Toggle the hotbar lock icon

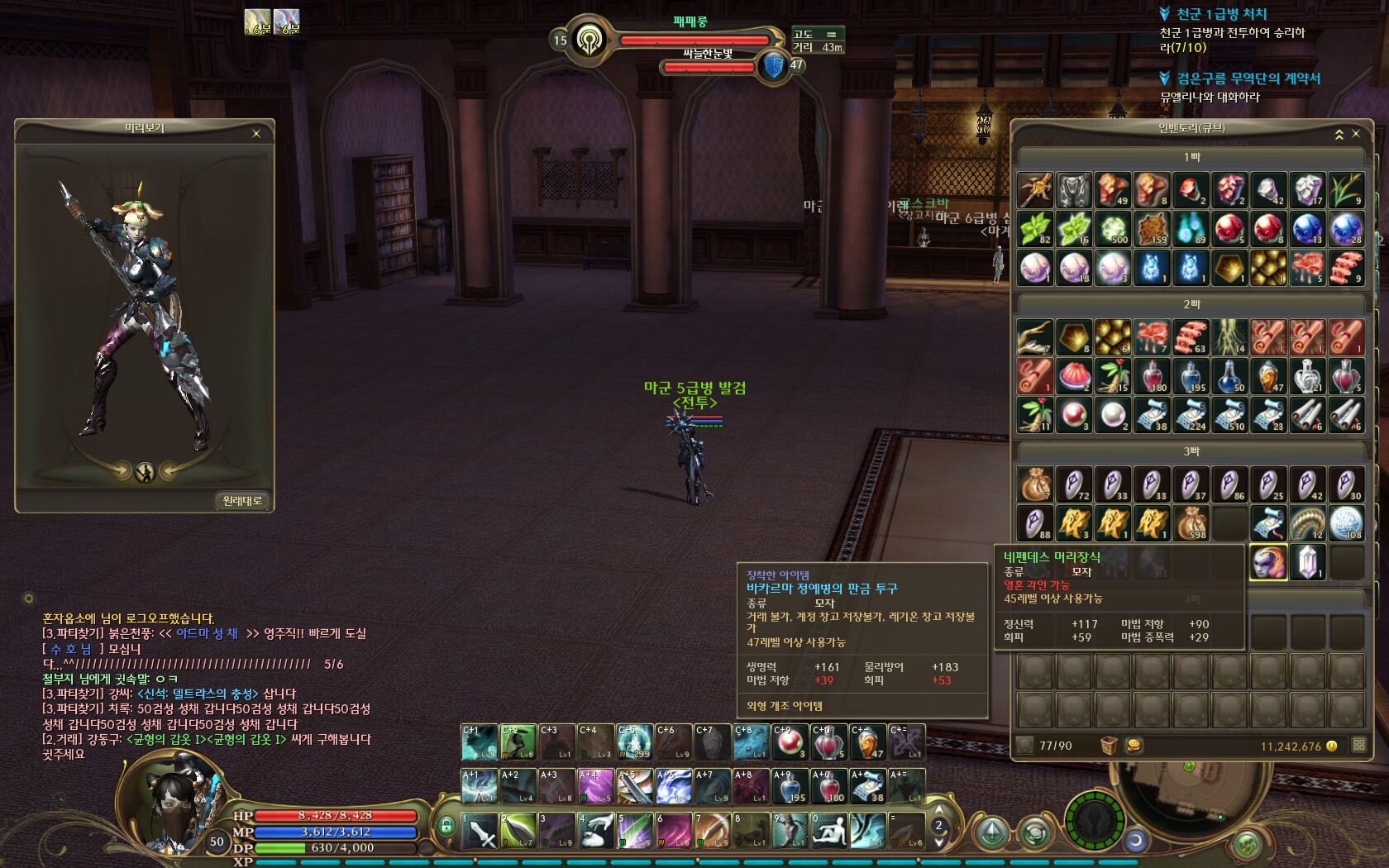point(446,826)
